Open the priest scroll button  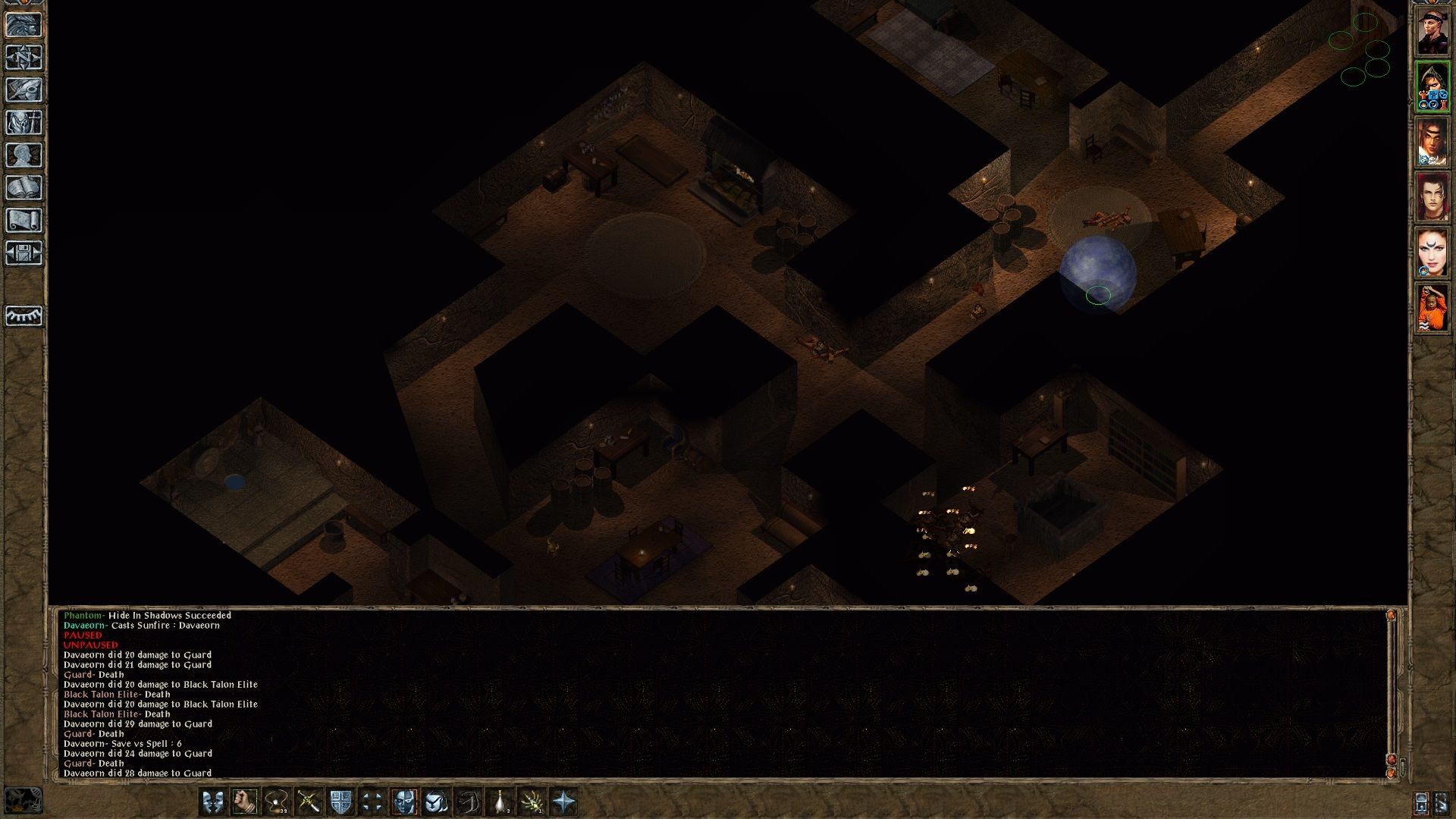(x=24, y=220)
